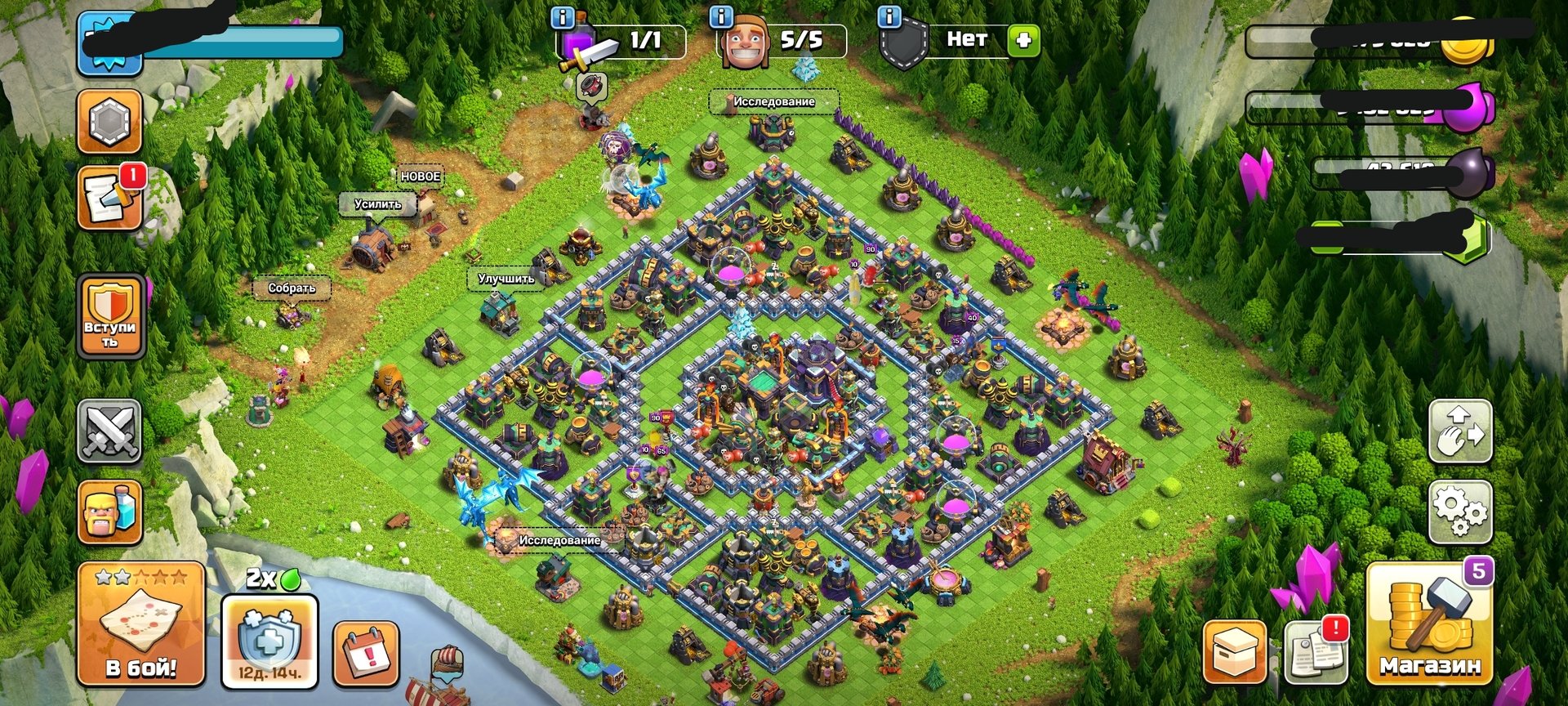Open the shield timer showing 12д. 14ч.
This screenshot has width=1568, height=706.
(x=269, y=641)
